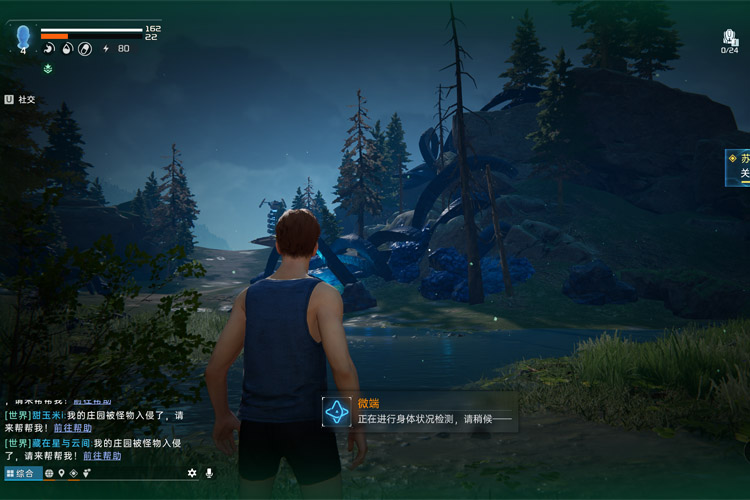Click 前往帮助 link in 藏在星与云间's message
The height and width of the screenshot is (500, 750).
coord(102,456)
